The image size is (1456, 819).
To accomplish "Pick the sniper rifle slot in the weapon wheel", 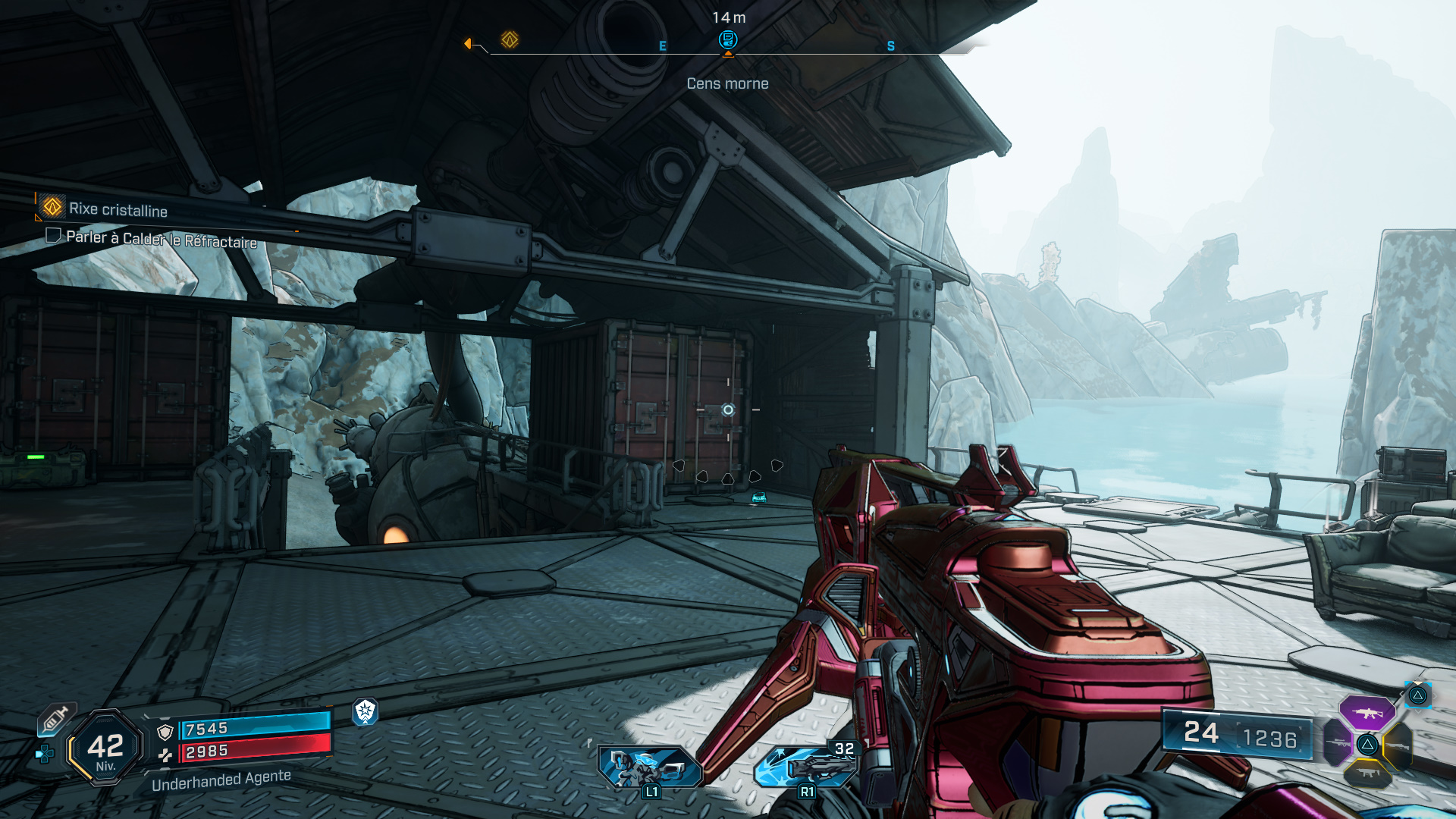I will coord(1338,742).
